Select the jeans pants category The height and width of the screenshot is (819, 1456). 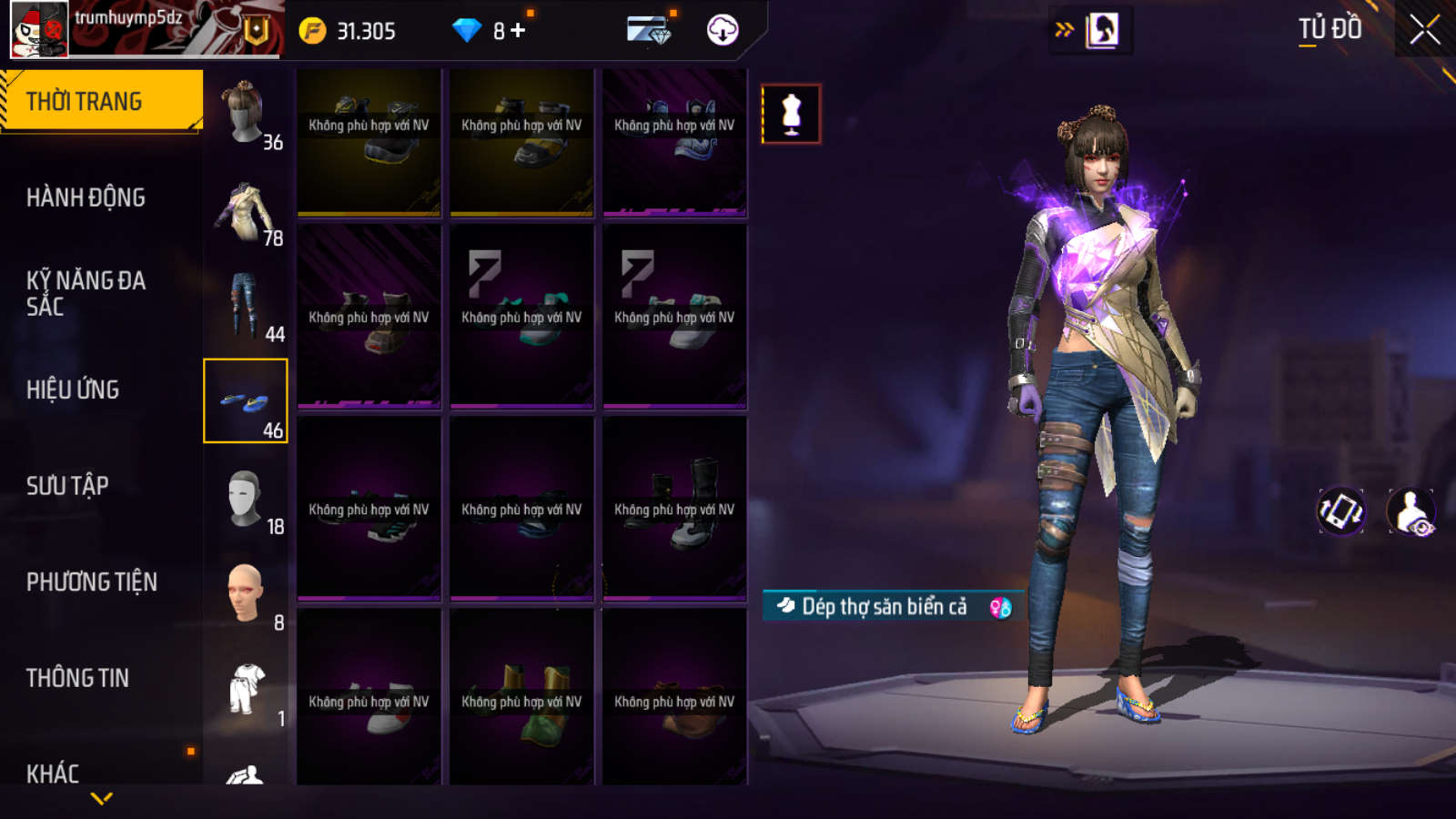pos(246,306)
